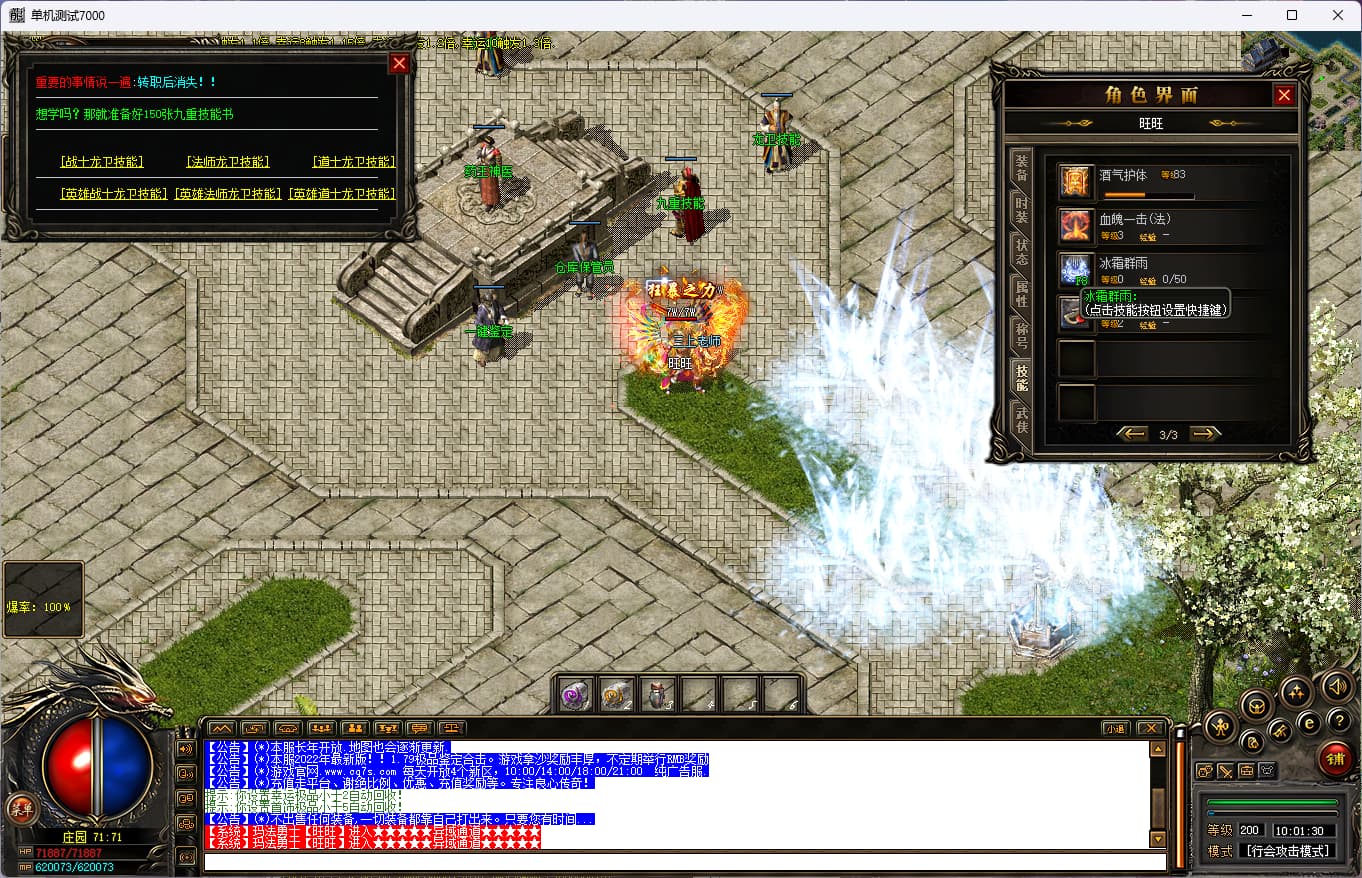Select the 属性 attributes tab
Image resolution: width=1362 pixels, height=878 pixels.
pyautogui.click(x=1021, y=293)
